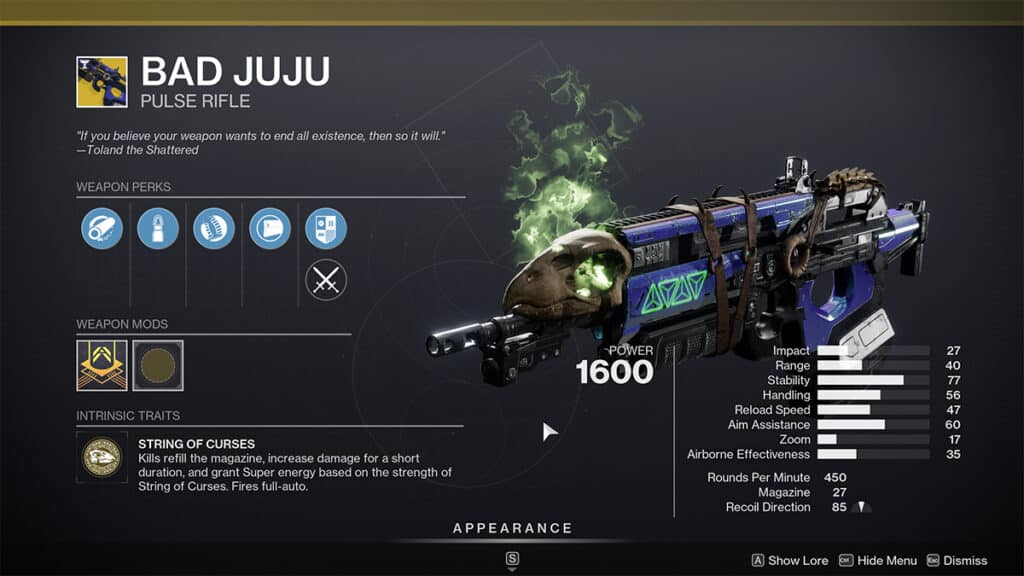Select the crossed swords tracker perk

[x=326, y=280]
